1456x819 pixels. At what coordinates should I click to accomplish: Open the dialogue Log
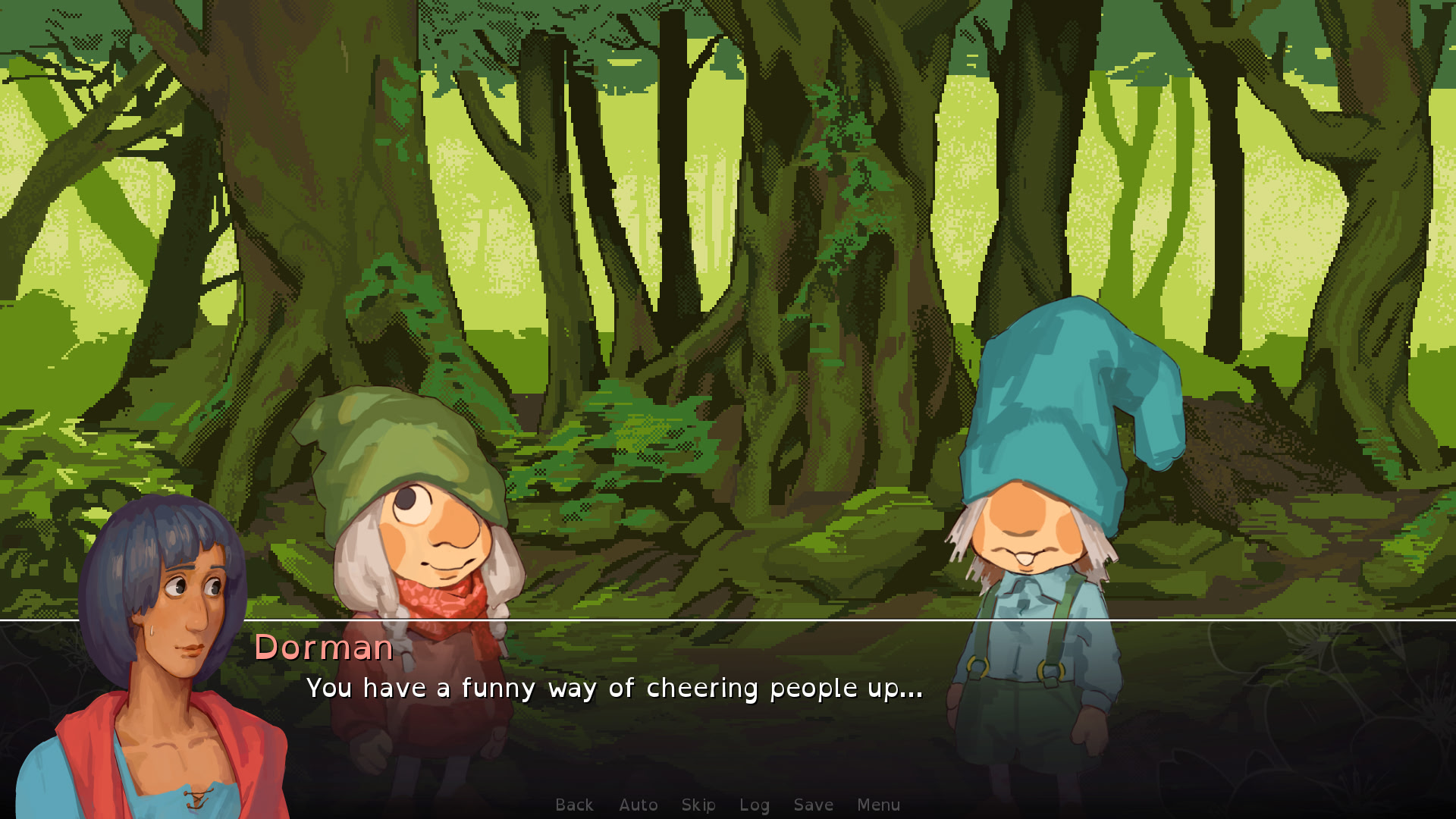[x=754, y=805]
